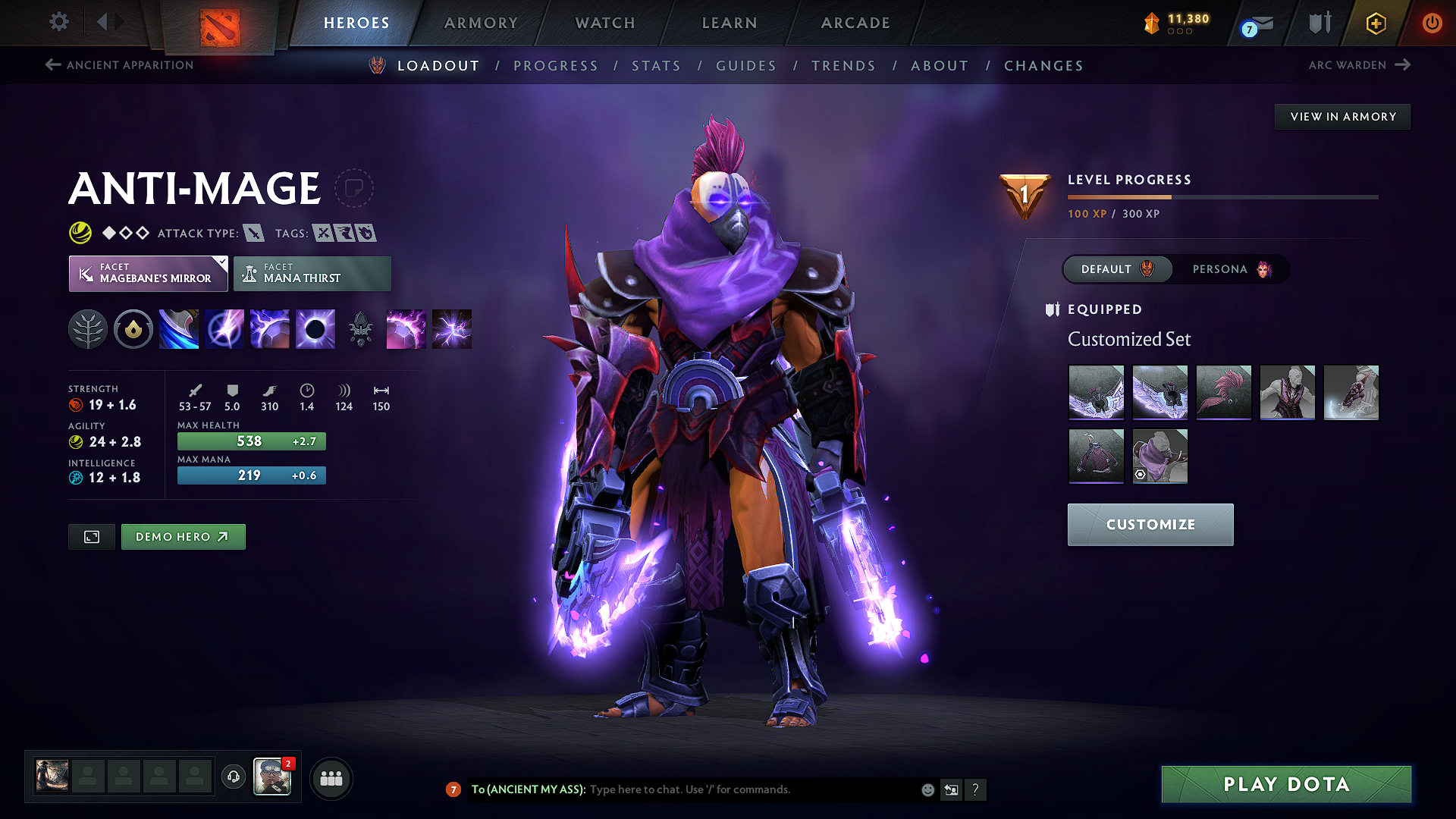Open the settings gear
The height and width of the screenshot is (819, 1456).
tap(59, 22)
